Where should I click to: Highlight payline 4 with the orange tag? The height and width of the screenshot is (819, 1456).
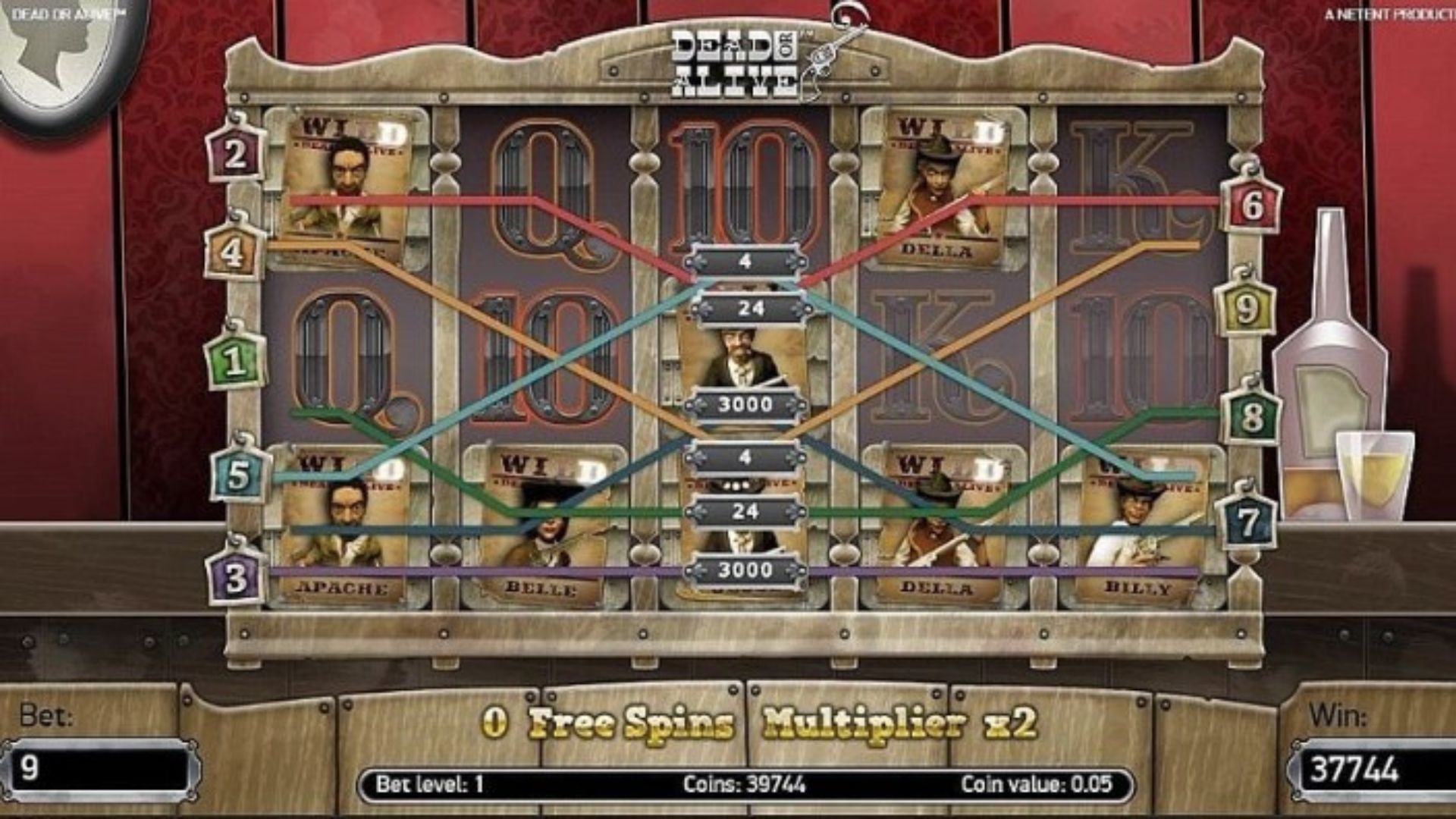pyautogui.click(x=233, y=251)
